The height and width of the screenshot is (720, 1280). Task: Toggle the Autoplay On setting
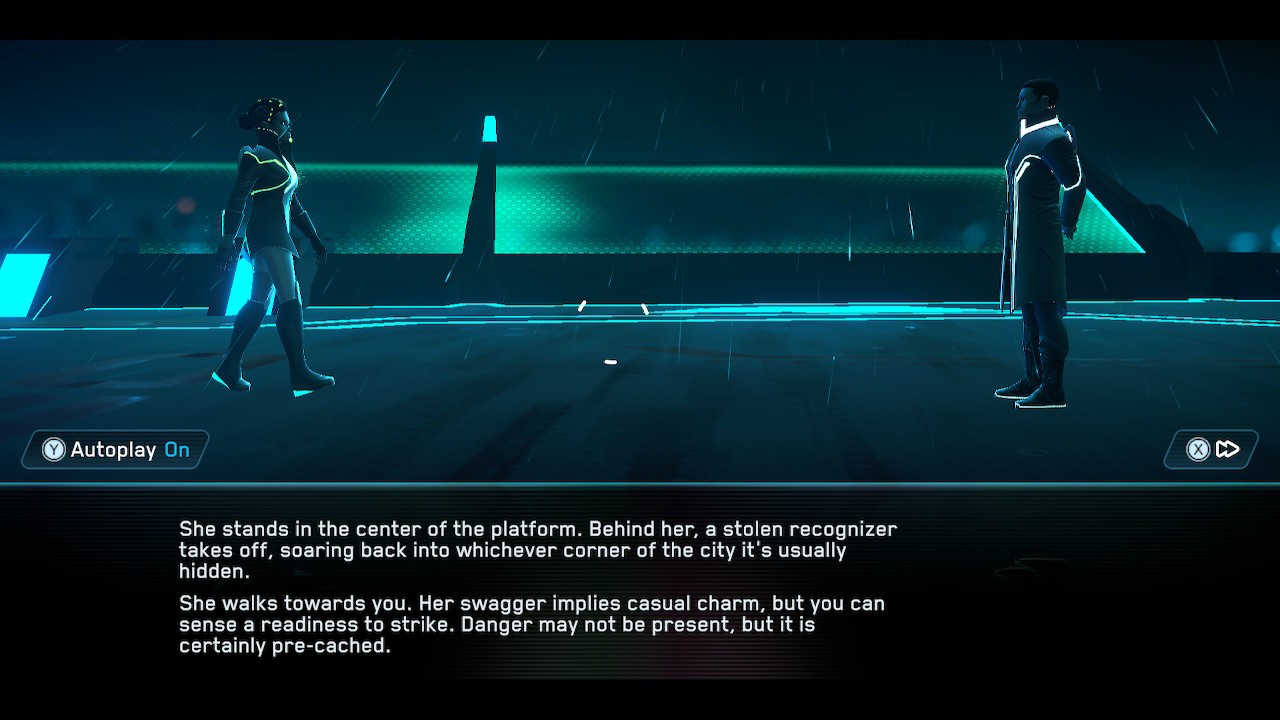click(x=116, y=450)
